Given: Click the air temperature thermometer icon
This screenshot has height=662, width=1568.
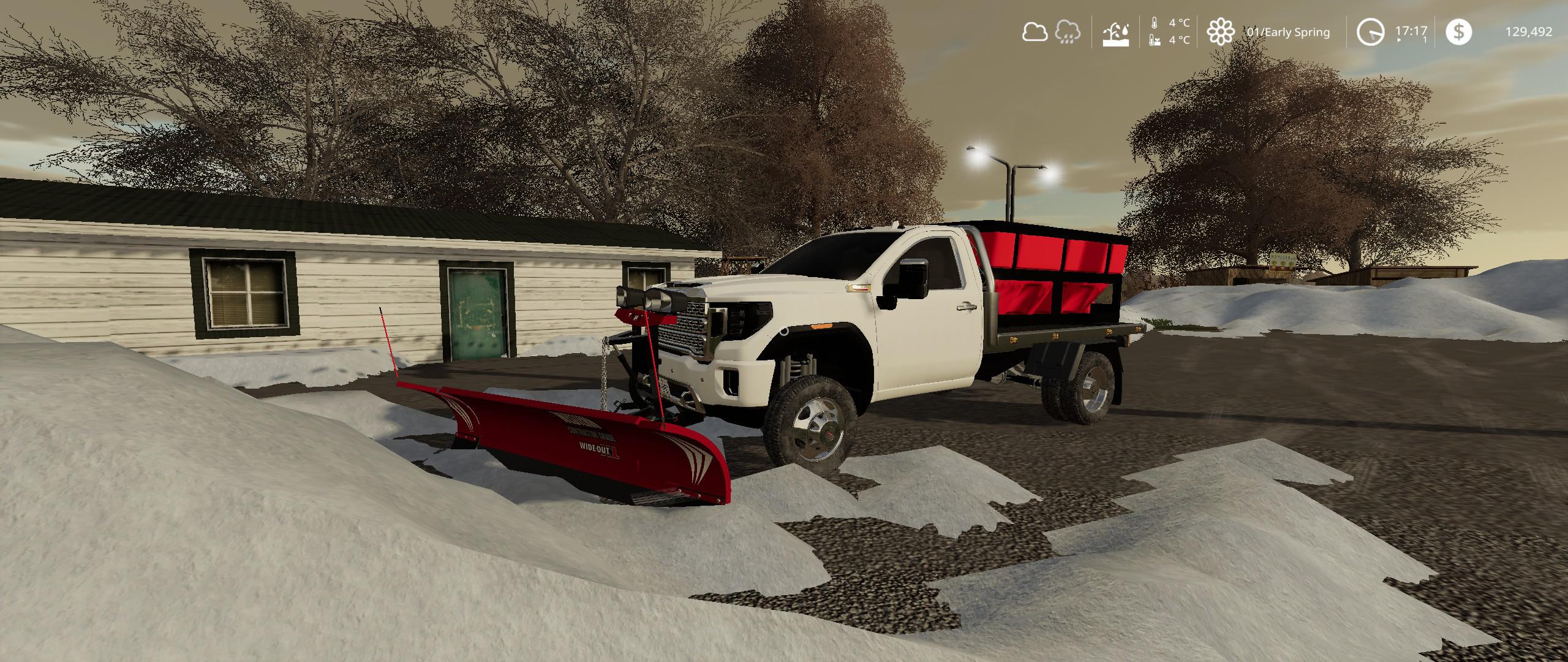Looking at the screenshot, I should click(1154, 23).
